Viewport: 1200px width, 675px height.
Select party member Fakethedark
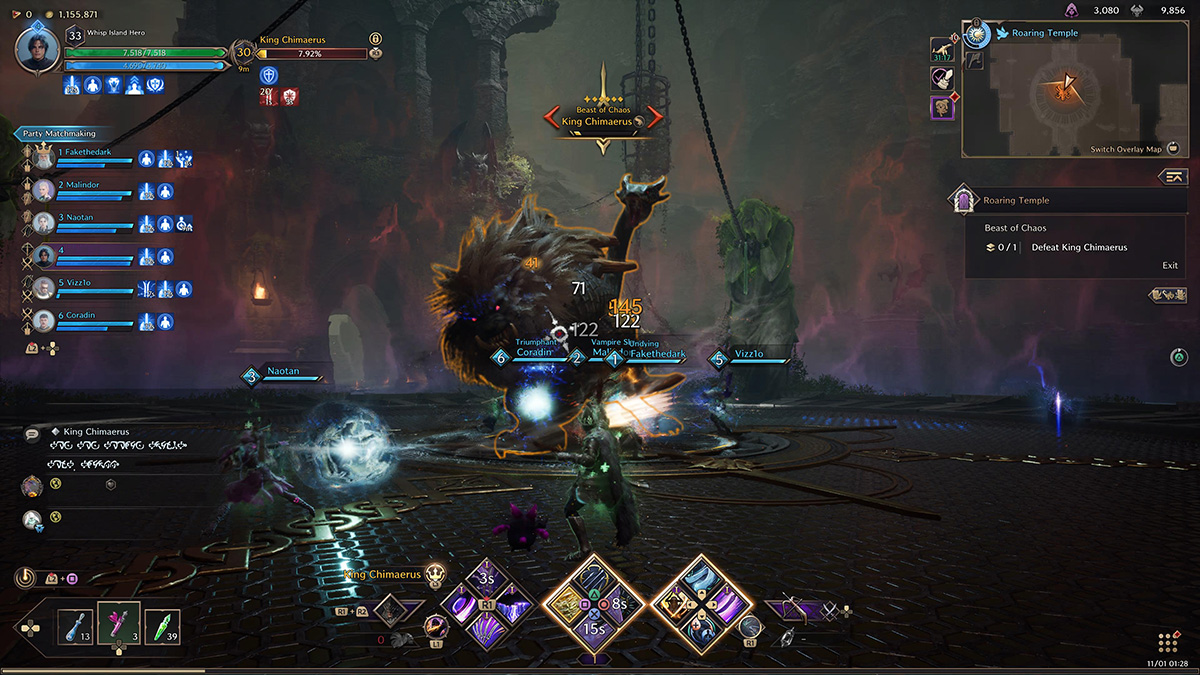point(85,152)
